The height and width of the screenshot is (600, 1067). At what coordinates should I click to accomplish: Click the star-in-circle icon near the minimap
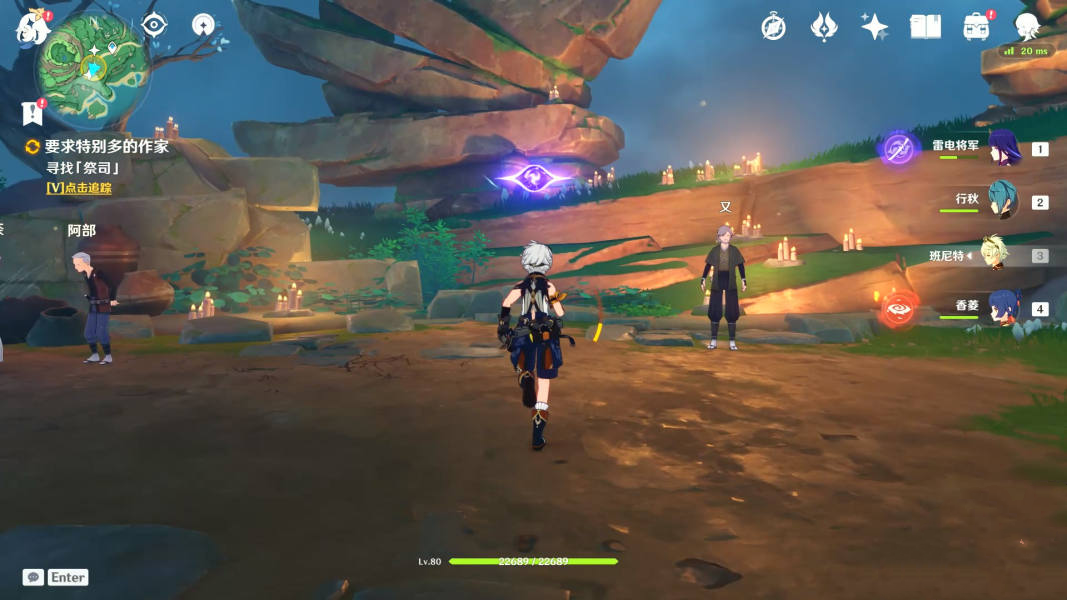point(203,25)
